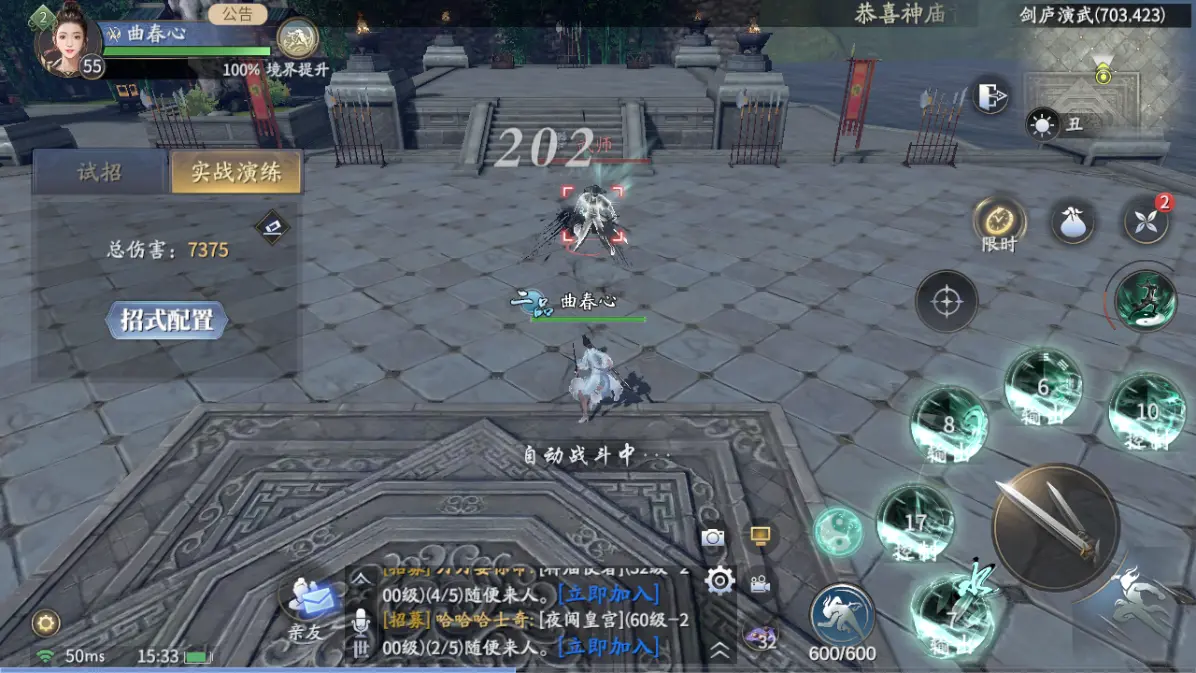Click the blue 立即加入 link for 夜闯皇宫
The image size is (1196, 673).
609,646
